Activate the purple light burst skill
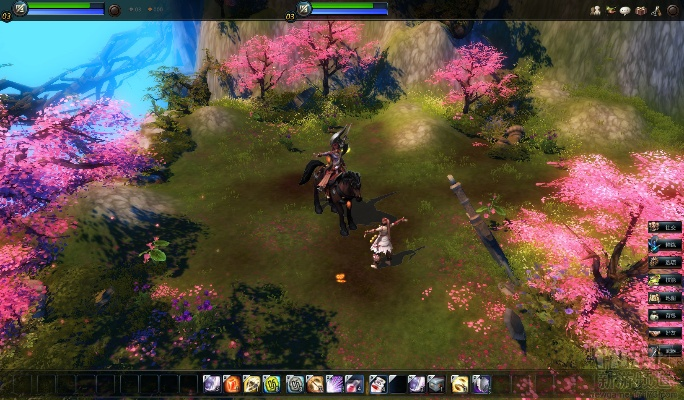Image resolution: width=684 pixels, height=400 pixels. (x=334, y=383)
